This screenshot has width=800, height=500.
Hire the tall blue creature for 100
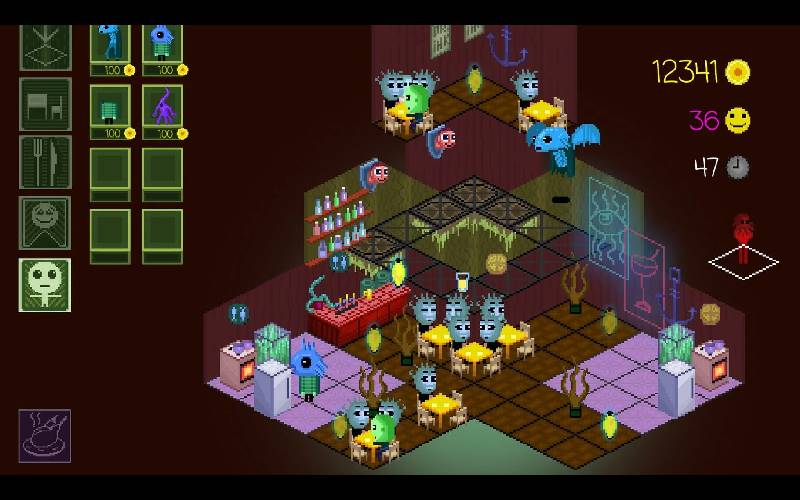pos(111,46)
